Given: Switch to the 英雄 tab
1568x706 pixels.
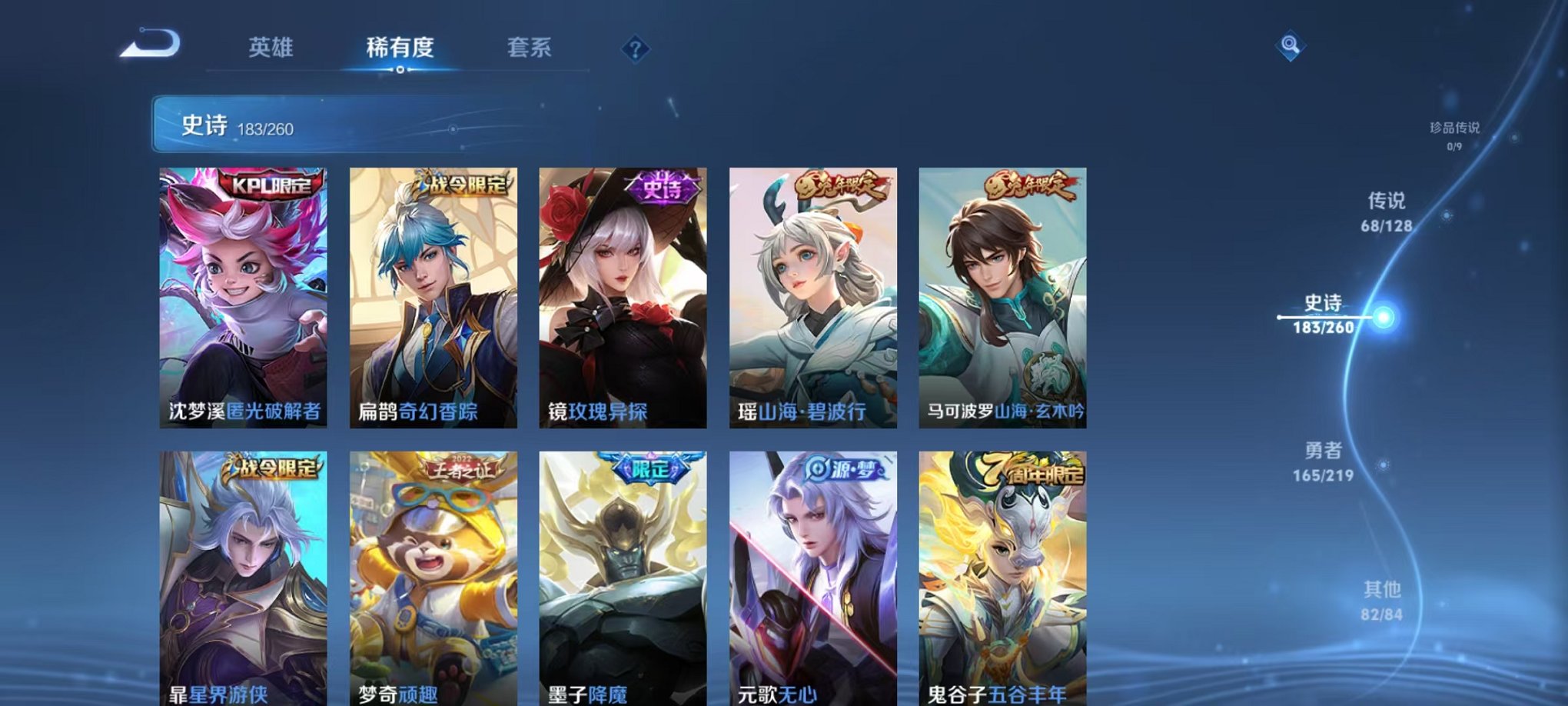Looking at the screenshot, I should coord(271,48).
